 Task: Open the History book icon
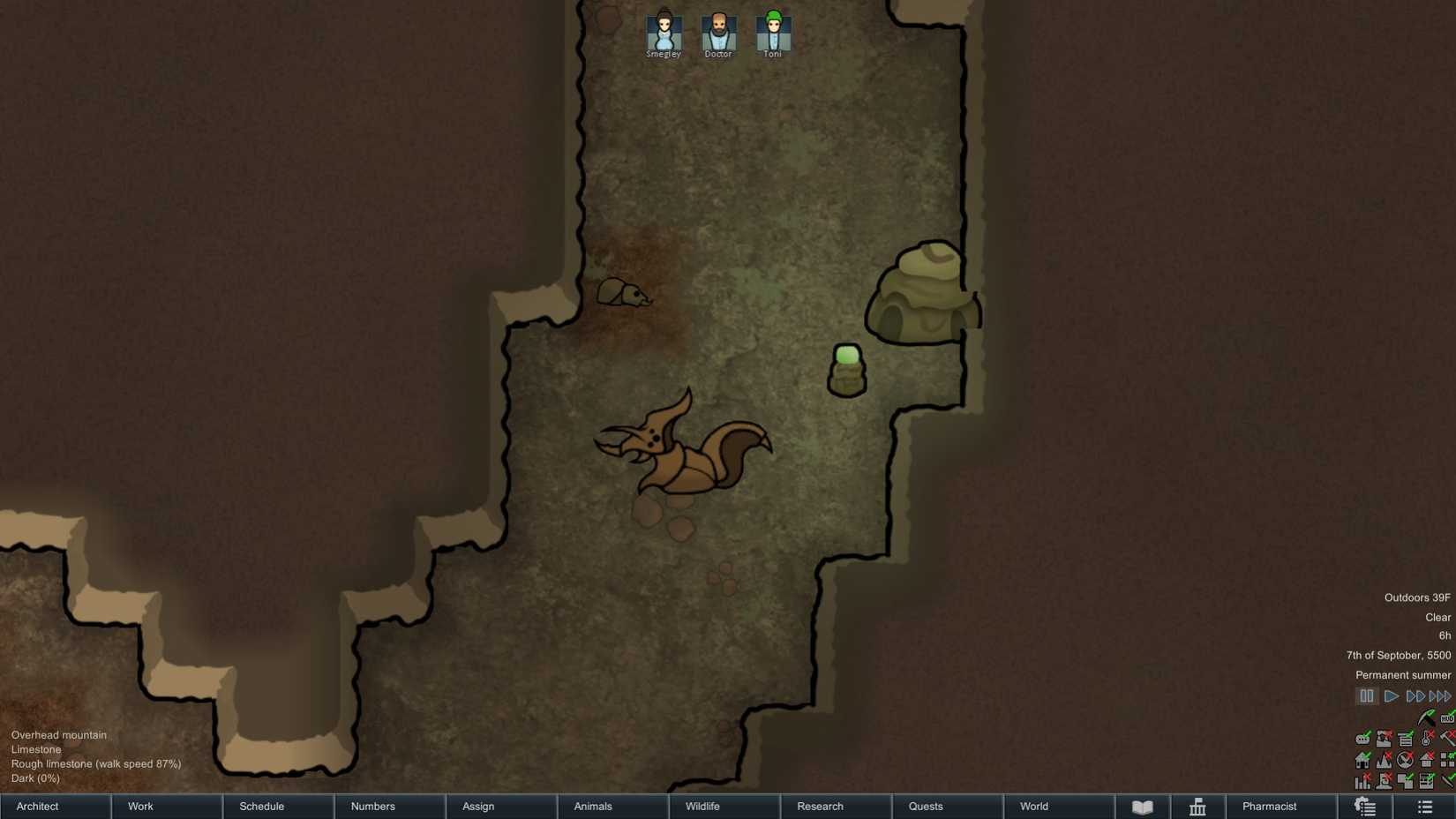point(1143,806)
